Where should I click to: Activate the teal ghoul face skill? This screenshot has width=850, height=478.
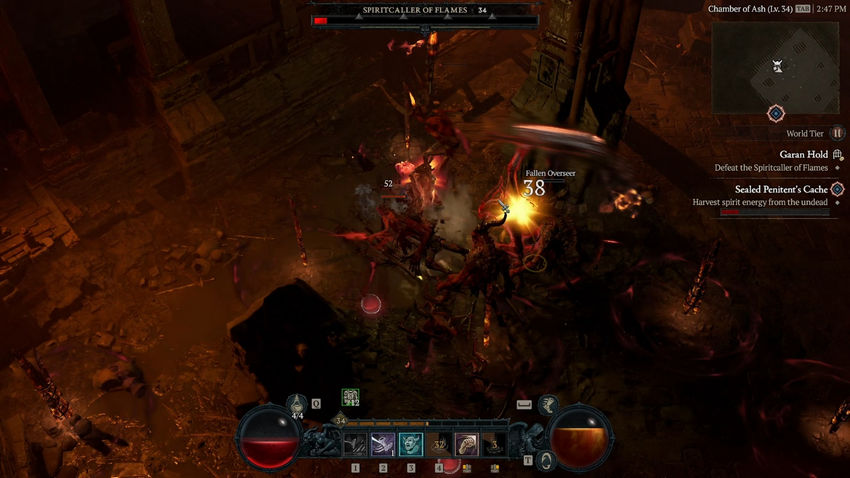[411, 444]
